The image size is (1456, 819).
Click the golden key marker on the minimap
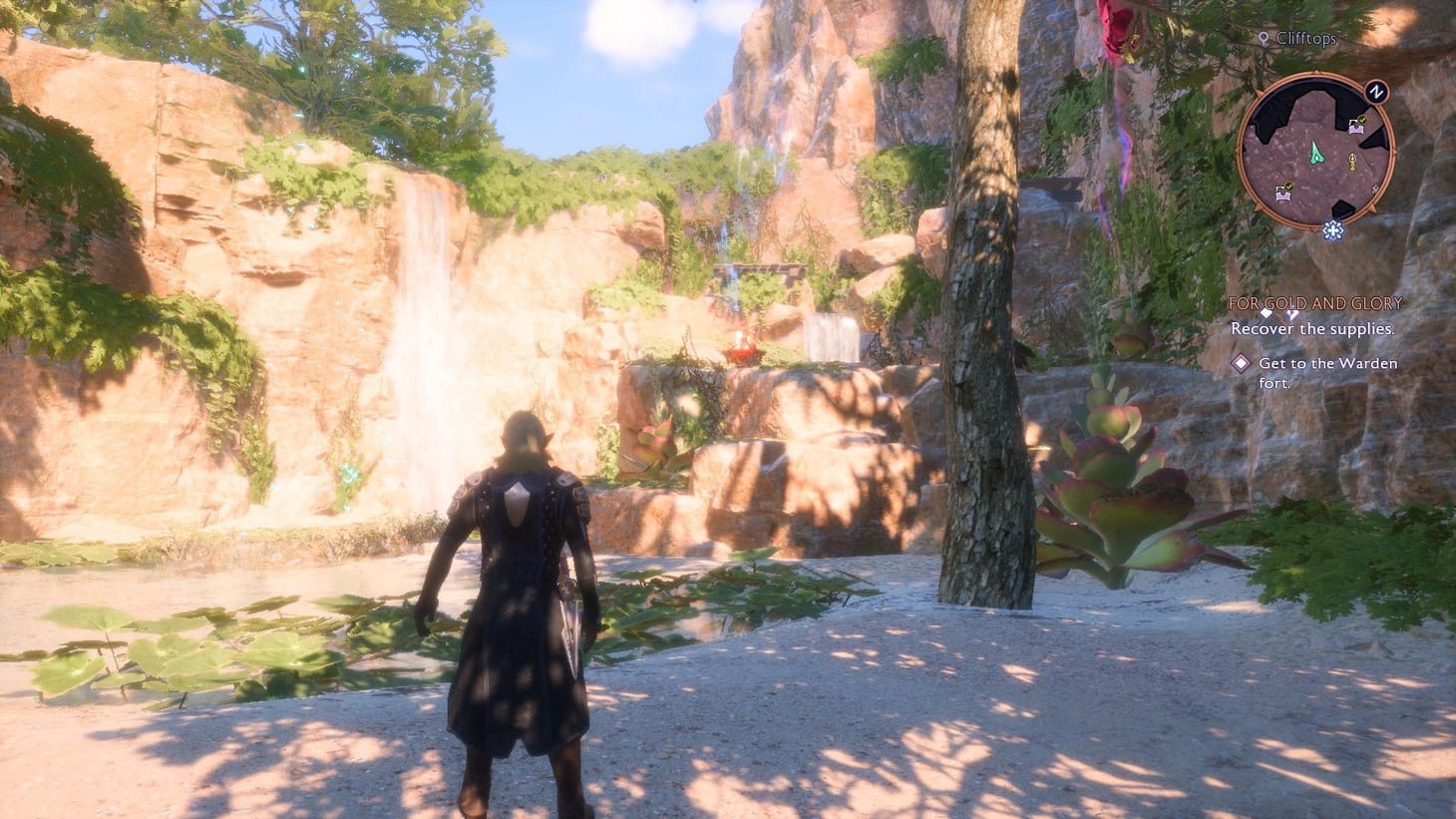(1352, 162)
